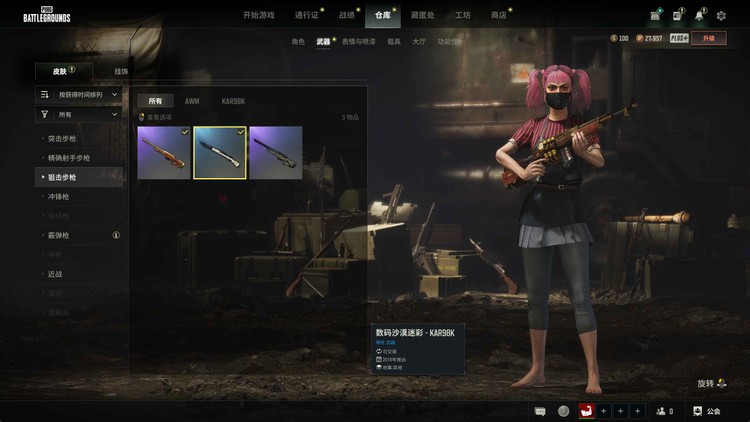
Task: Open the 战绩 career stats page
Action: click(346, 15)
